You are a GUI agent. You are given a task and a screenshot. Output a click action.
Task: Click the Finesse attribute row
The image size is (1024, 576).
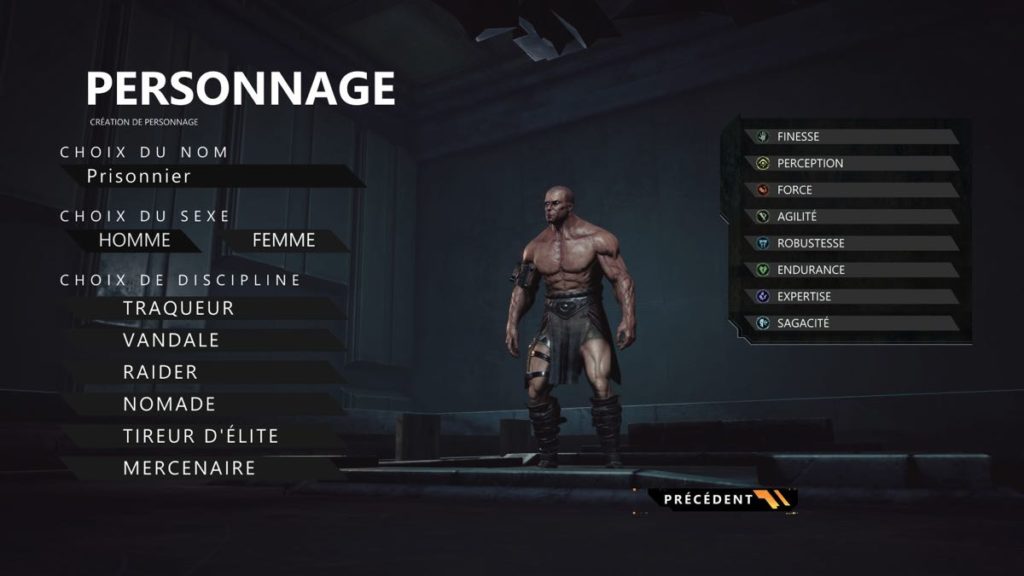point(850,137)
